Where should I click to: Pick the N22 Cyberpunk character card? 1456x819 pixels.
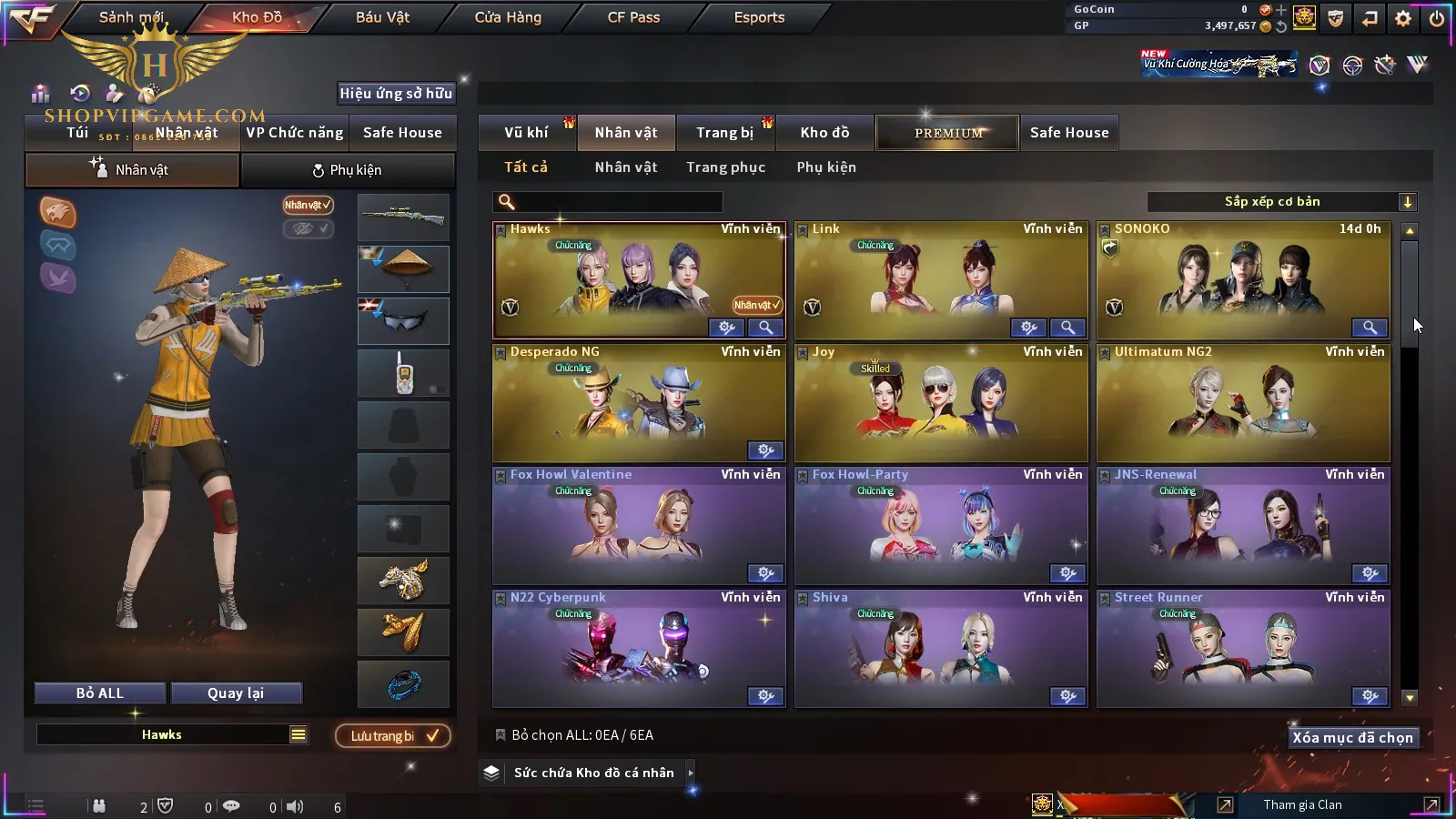click(x=639, y=649)
